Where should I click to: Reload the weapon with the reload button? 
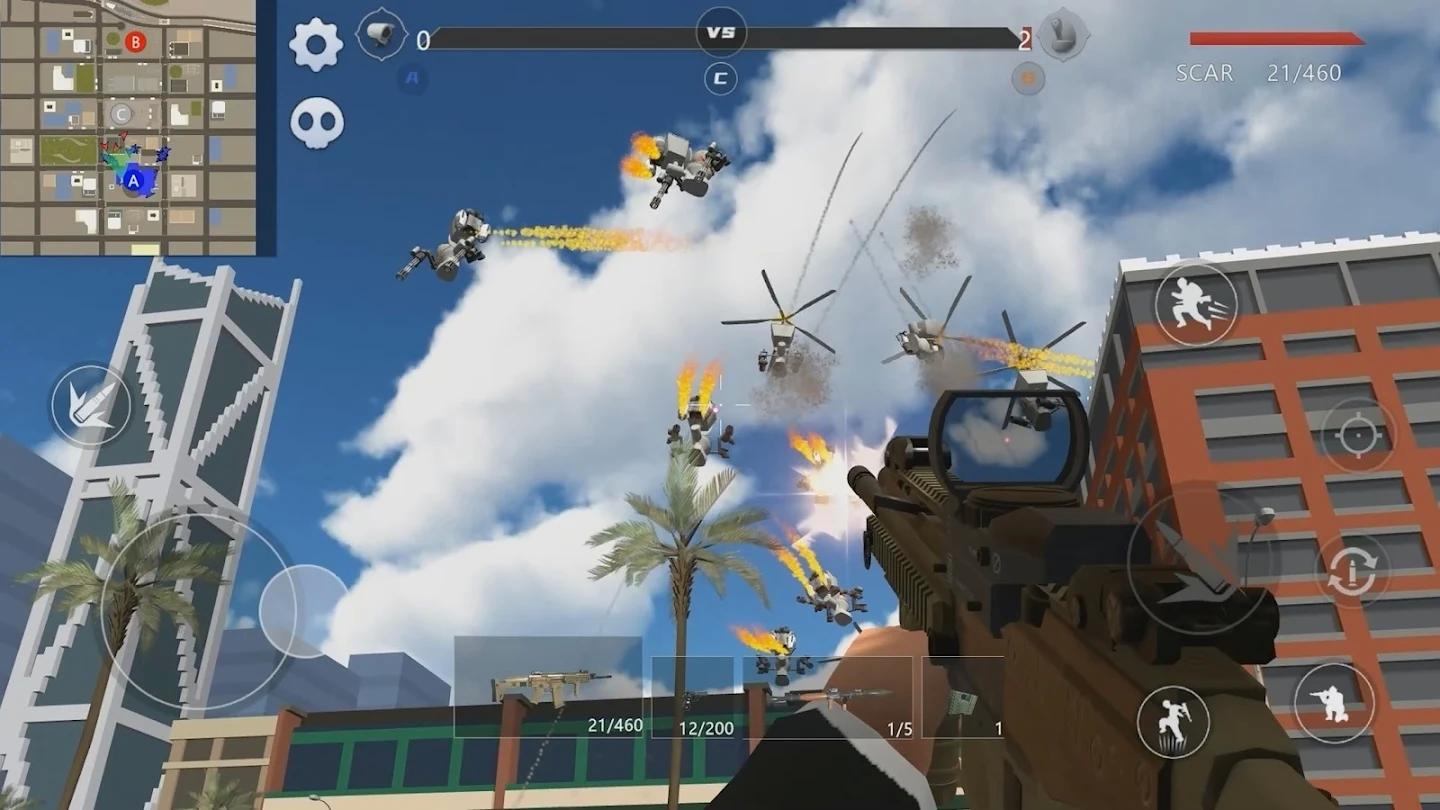click(1352, 570)
